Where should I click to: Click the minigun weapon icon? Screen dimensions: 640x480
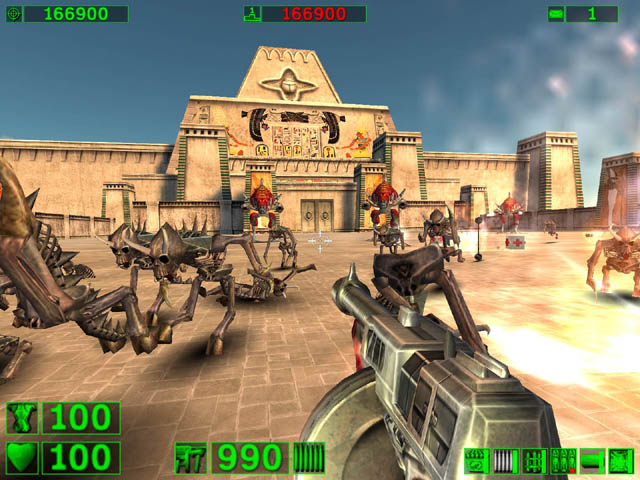[x=191, y=458]
